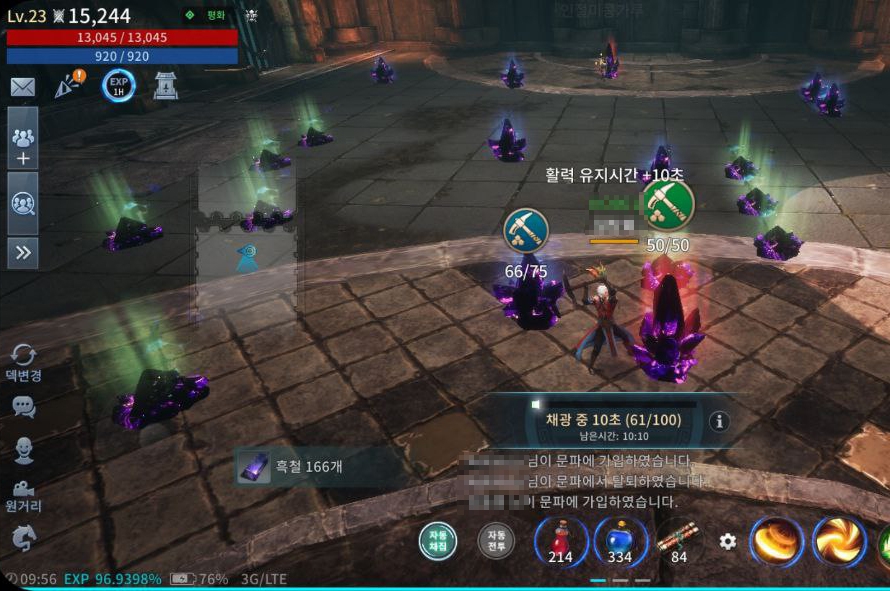The image size is (890, 591).
Task: Change camera distance with 원거리 button
Action: point(23,494)
